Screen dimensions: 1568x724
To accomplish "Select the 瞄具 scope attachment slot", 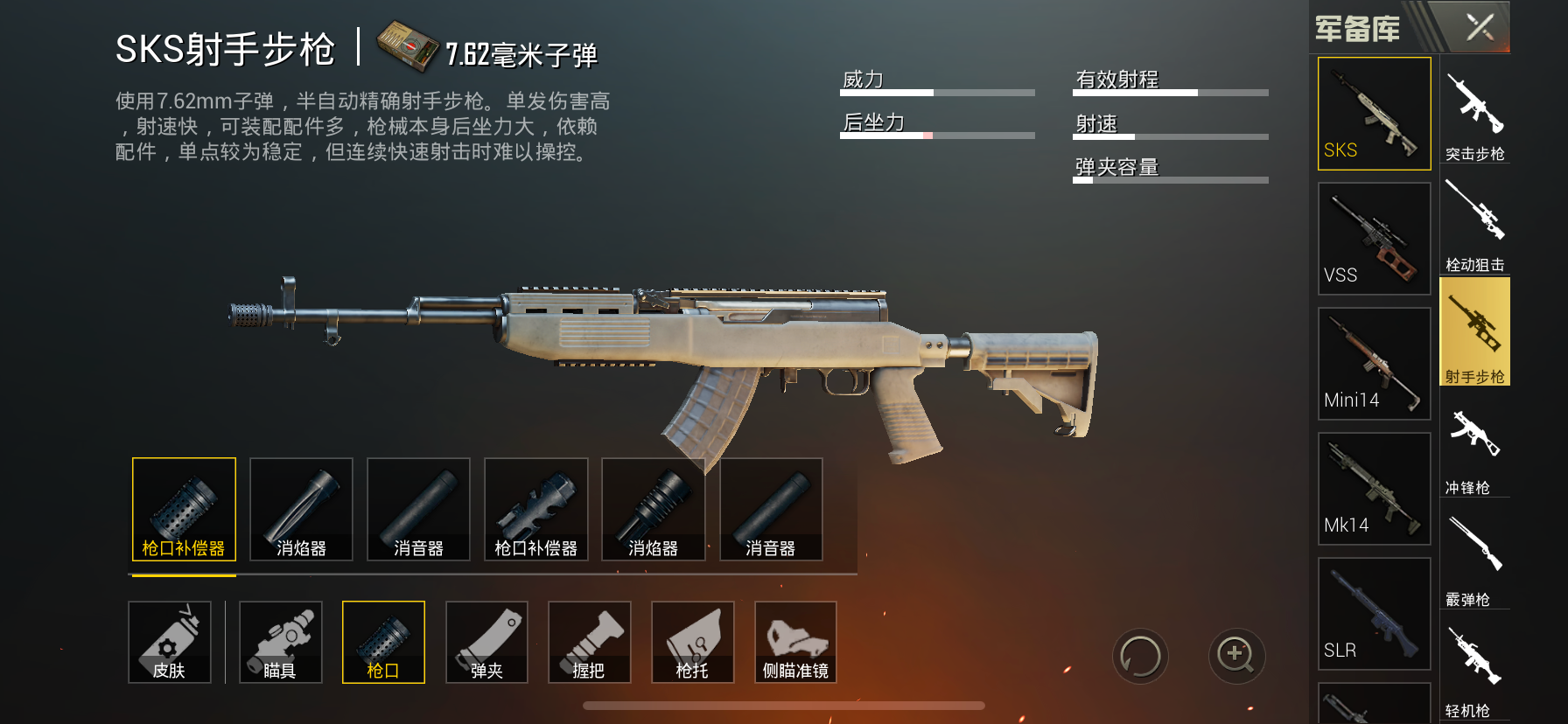I will point(280,643).
